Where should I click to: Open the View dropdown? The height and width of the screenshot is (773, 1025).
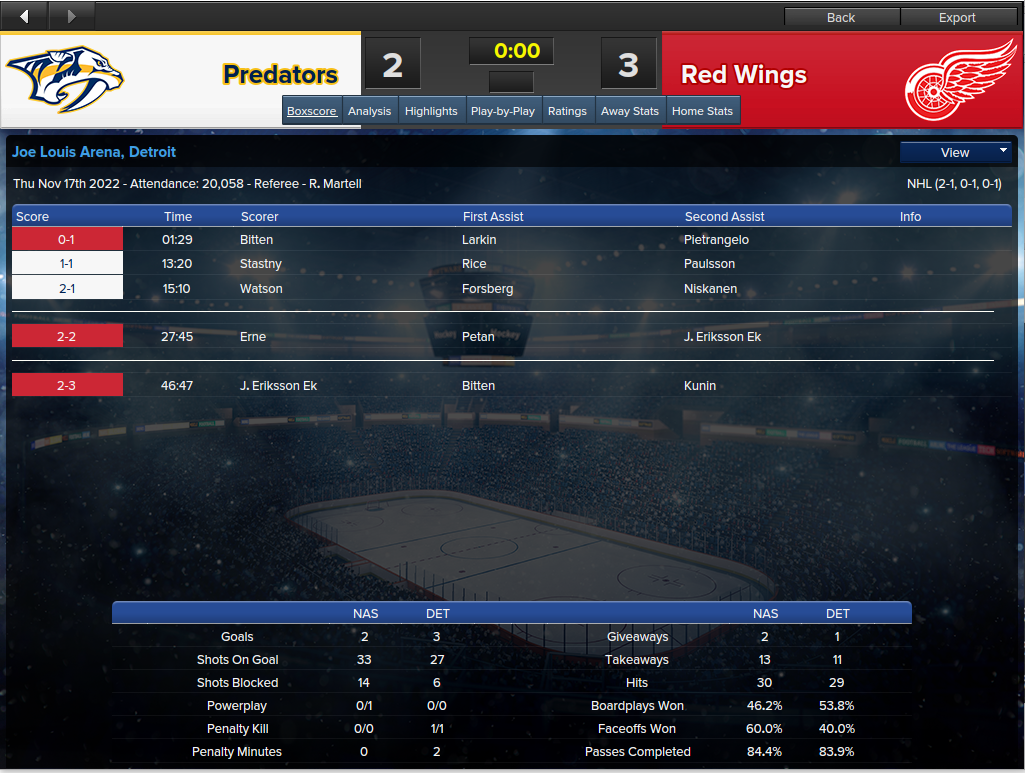pyautogui.click(x=955, y=153)
